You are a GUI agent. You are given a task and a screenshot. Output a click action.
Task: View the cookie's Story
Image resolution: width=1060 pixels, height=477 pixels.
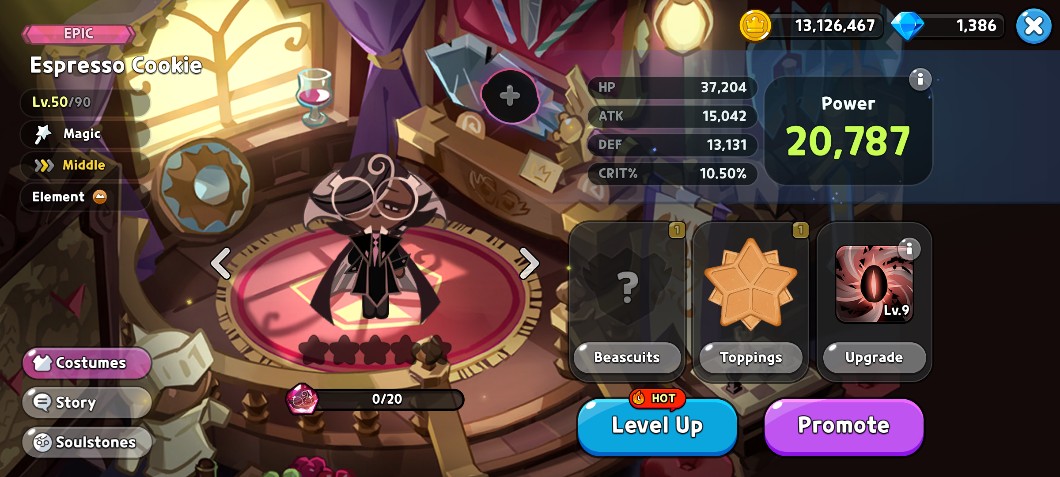pyautogui.click(x=87, y=402)
